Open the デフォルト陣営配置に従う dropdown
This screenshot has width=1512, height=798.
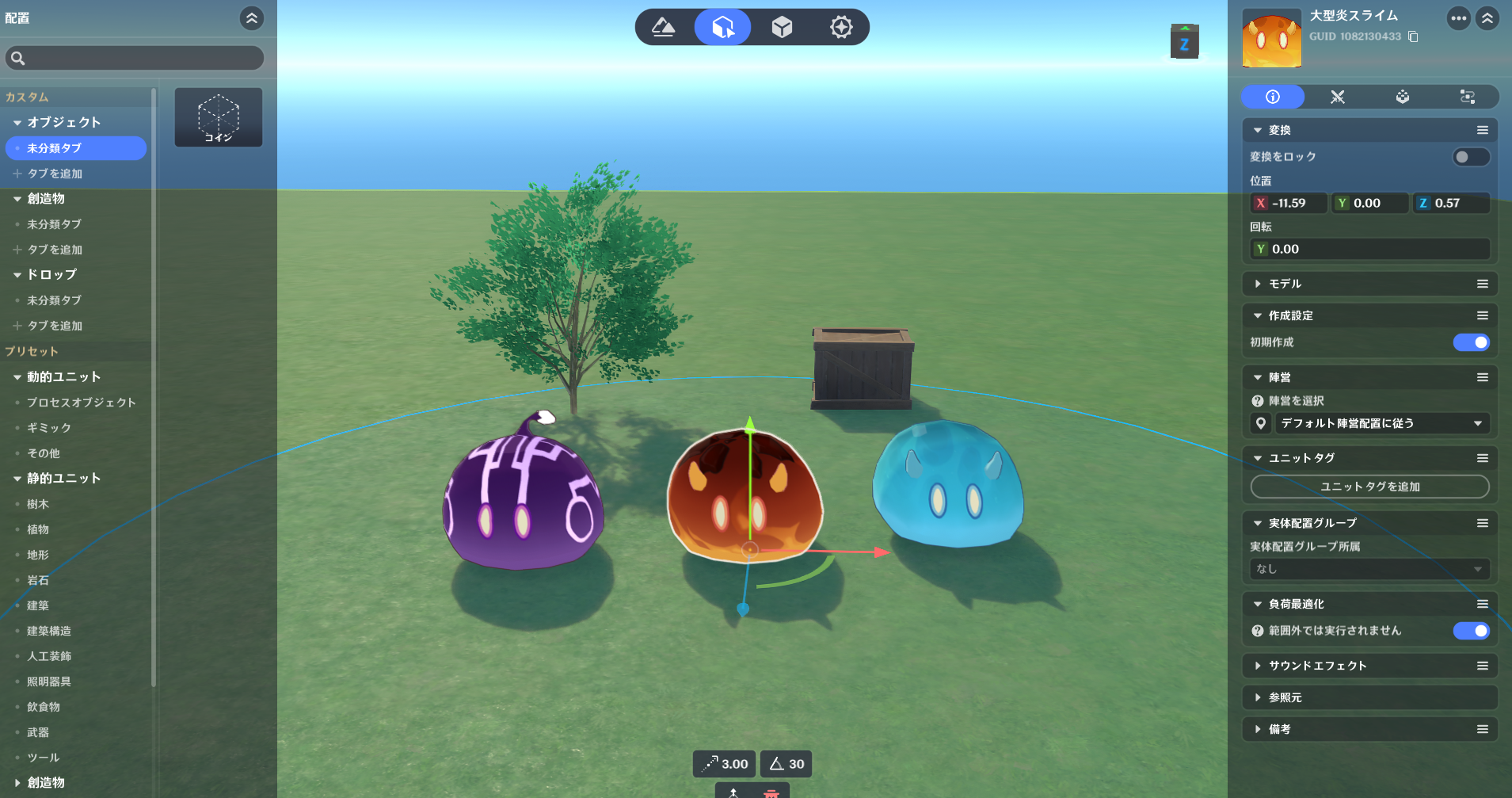[1381, 423]
